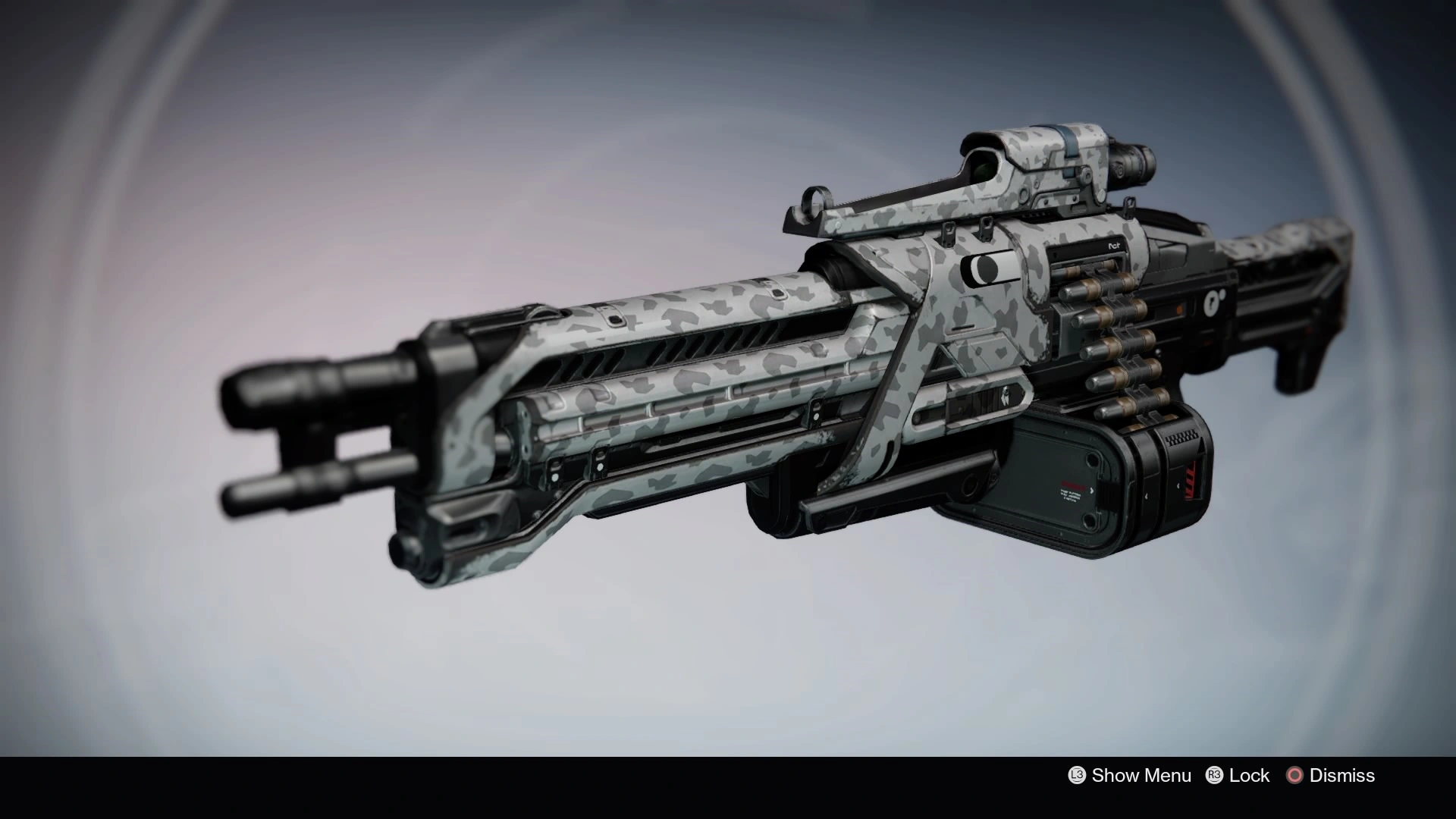Click the L3 stick icon for Show Menu
The image size is (1456, 819).
tap(1077, 776)
